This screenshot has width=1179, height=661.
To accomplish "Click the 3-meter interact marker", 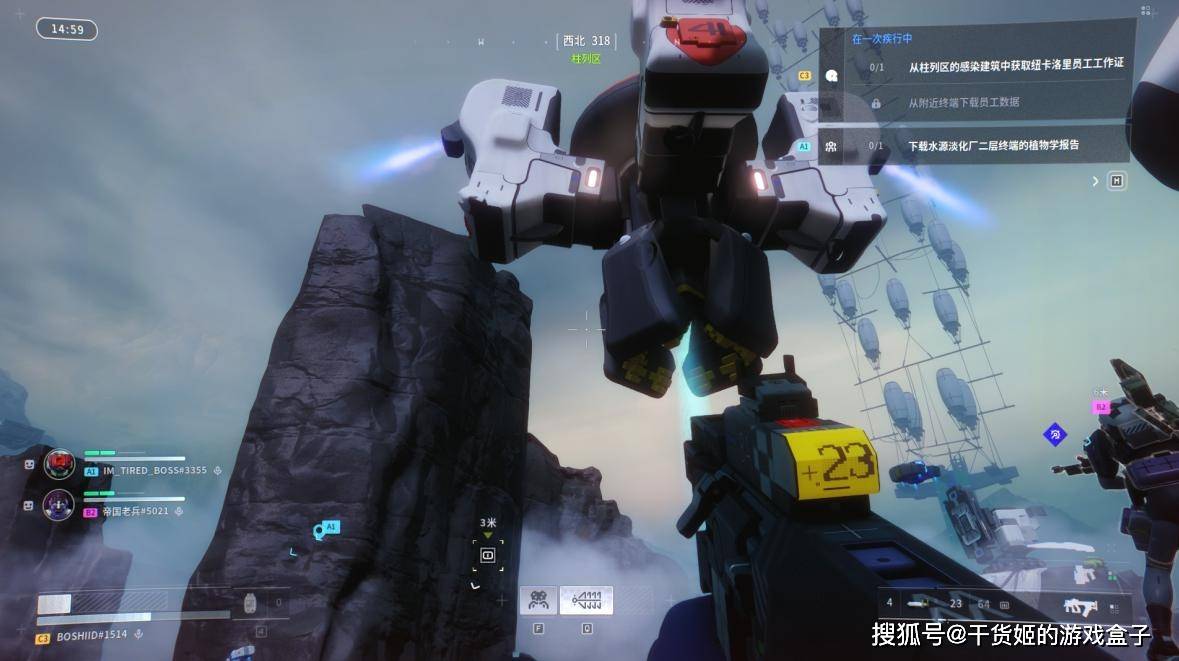I will [x=488, y=555].
